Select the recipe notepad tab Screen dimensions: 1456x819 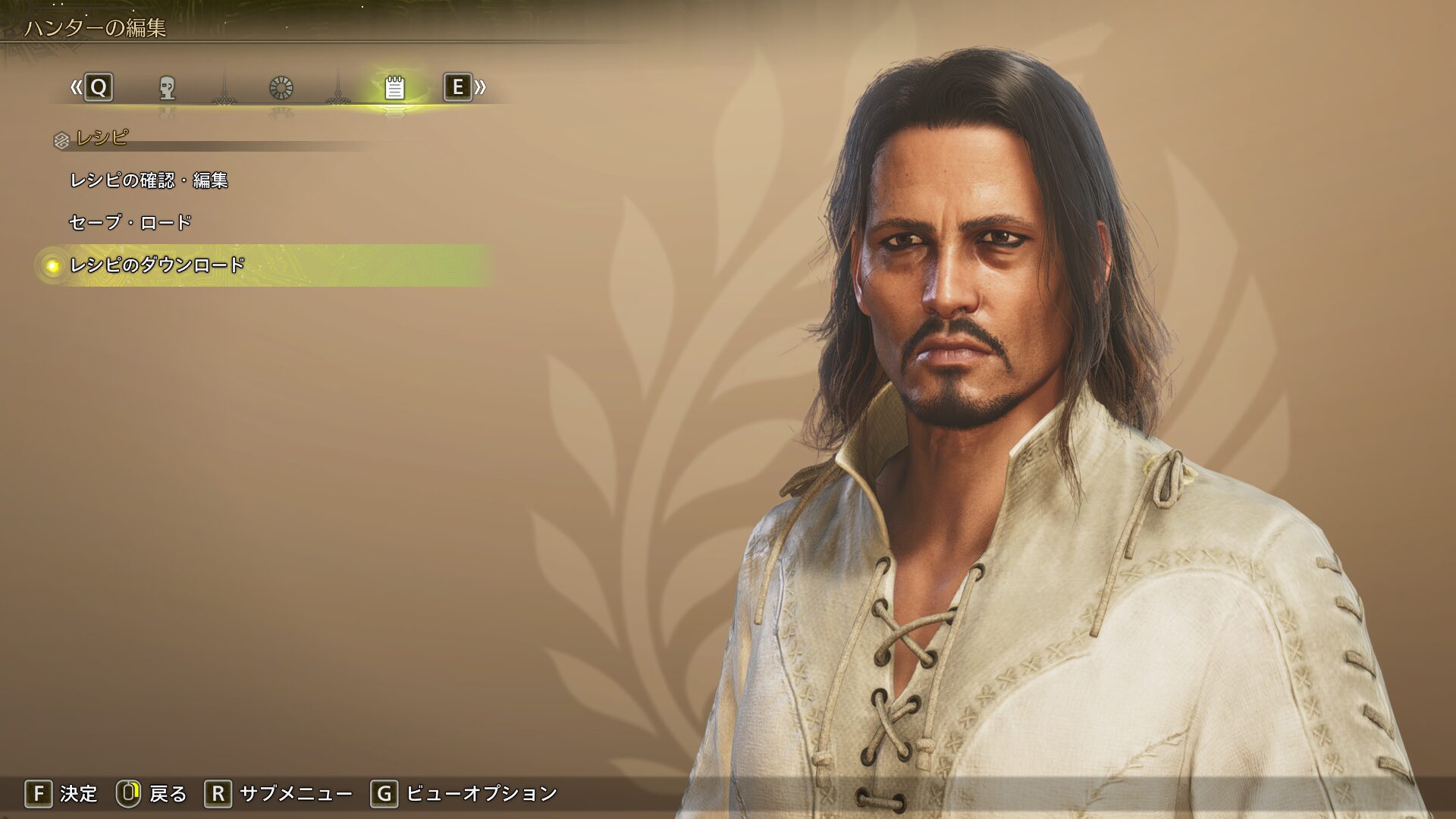pyautogui.click(x=394, y=88)
